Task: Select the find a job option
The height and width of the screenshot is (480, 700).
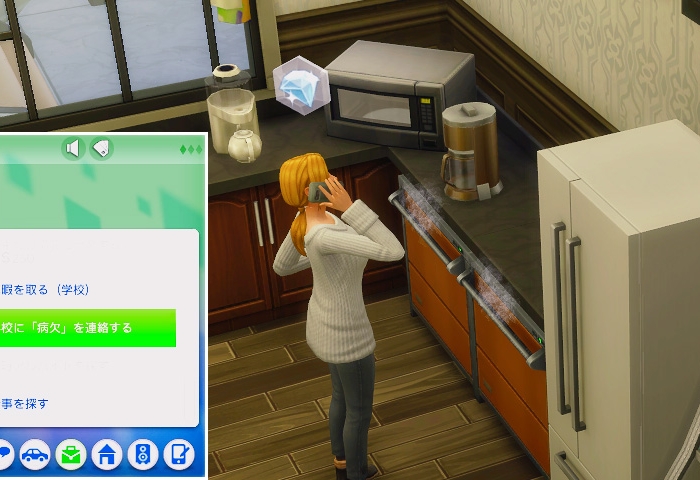Action: (25, 404)
